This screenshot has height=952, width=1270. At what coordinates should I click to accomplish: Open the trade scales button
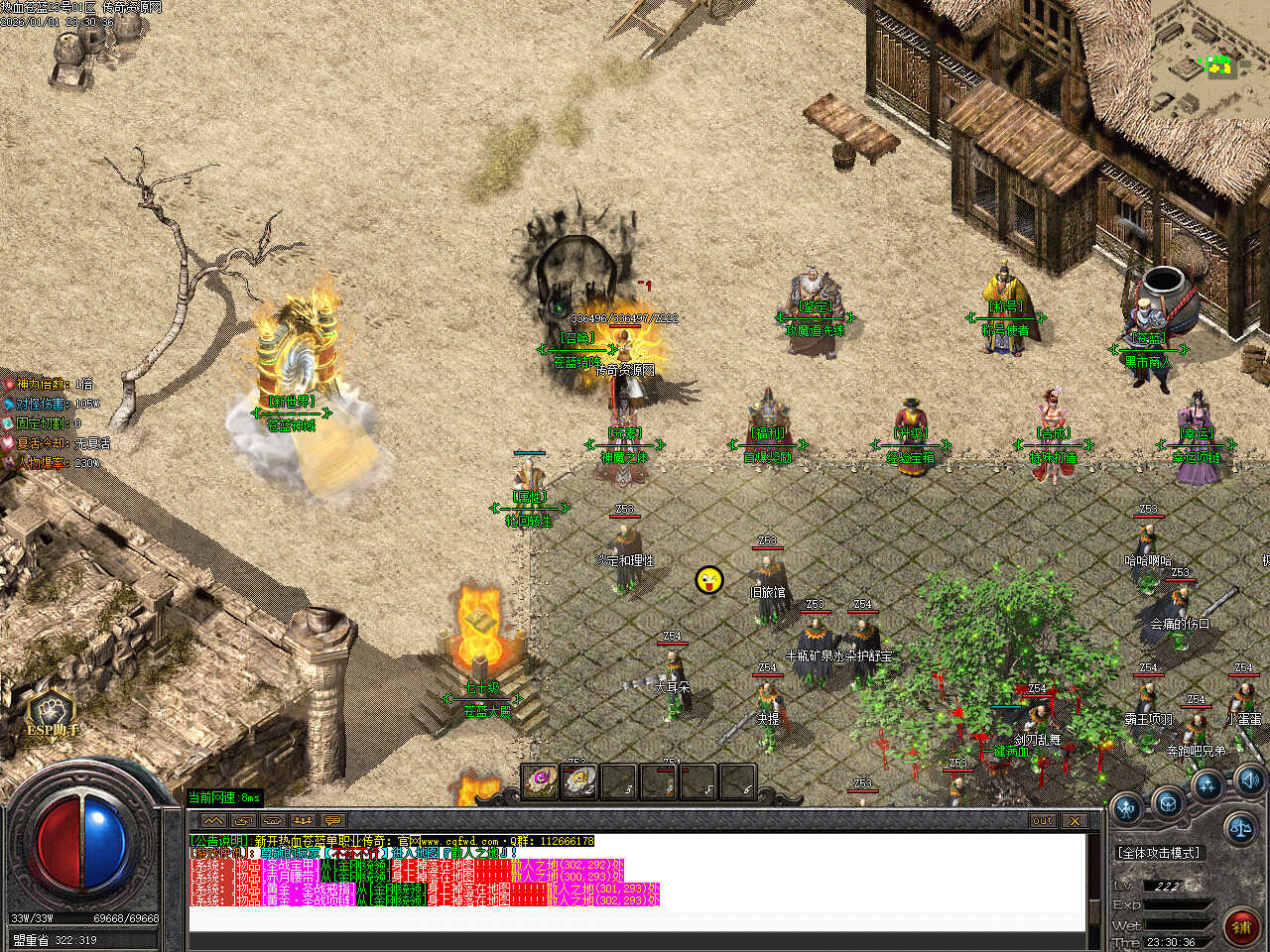pyautogui.click(x=1239, y=825)
